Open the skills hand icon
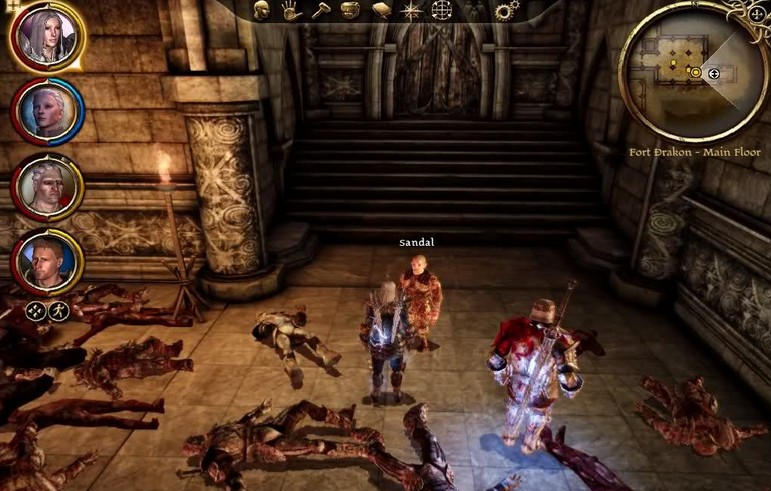This screenshot has width=771, height=491. (291, 11)
